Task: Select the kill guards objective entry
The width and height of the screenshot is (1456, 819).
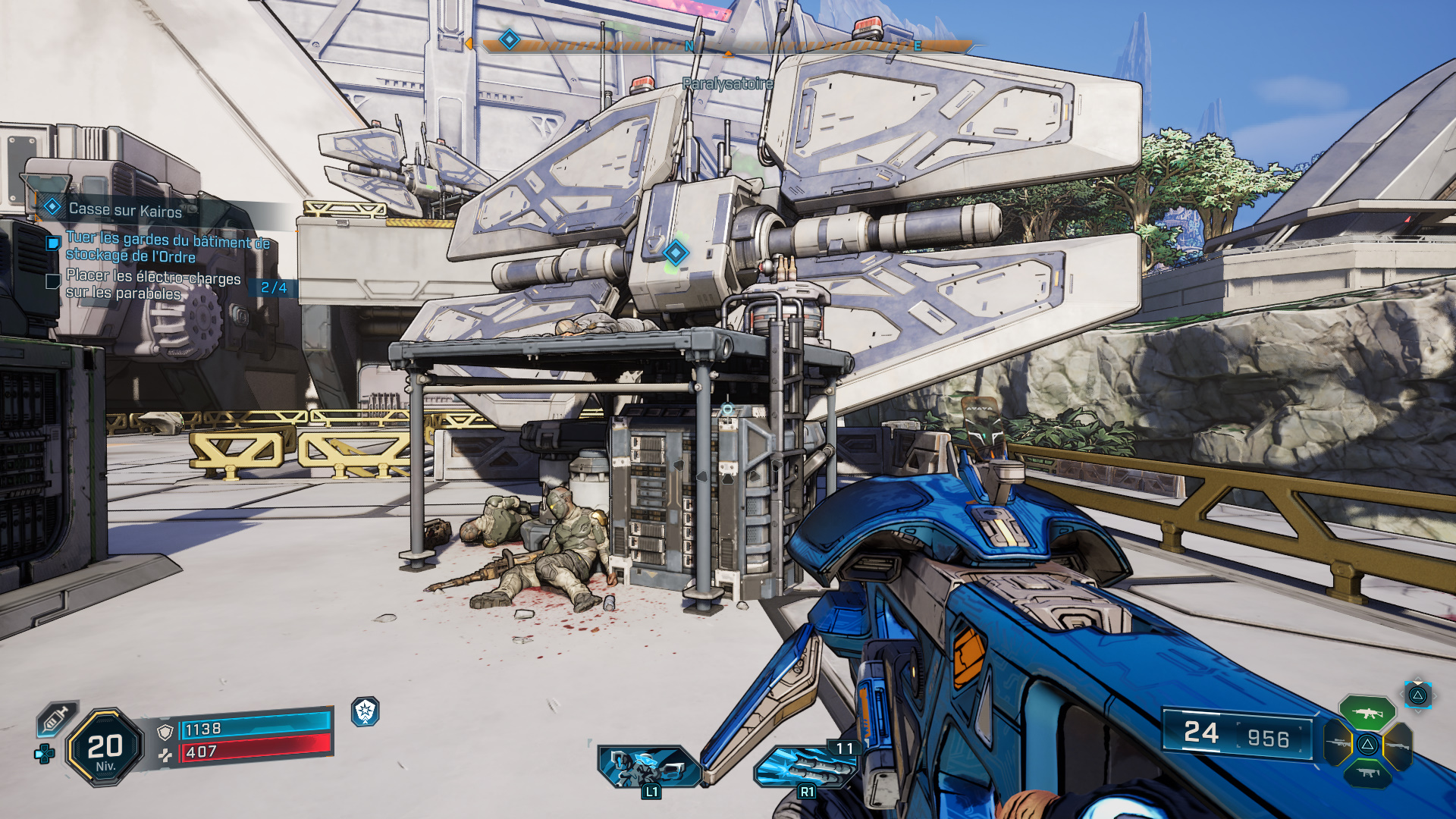Action: (167, 248)
